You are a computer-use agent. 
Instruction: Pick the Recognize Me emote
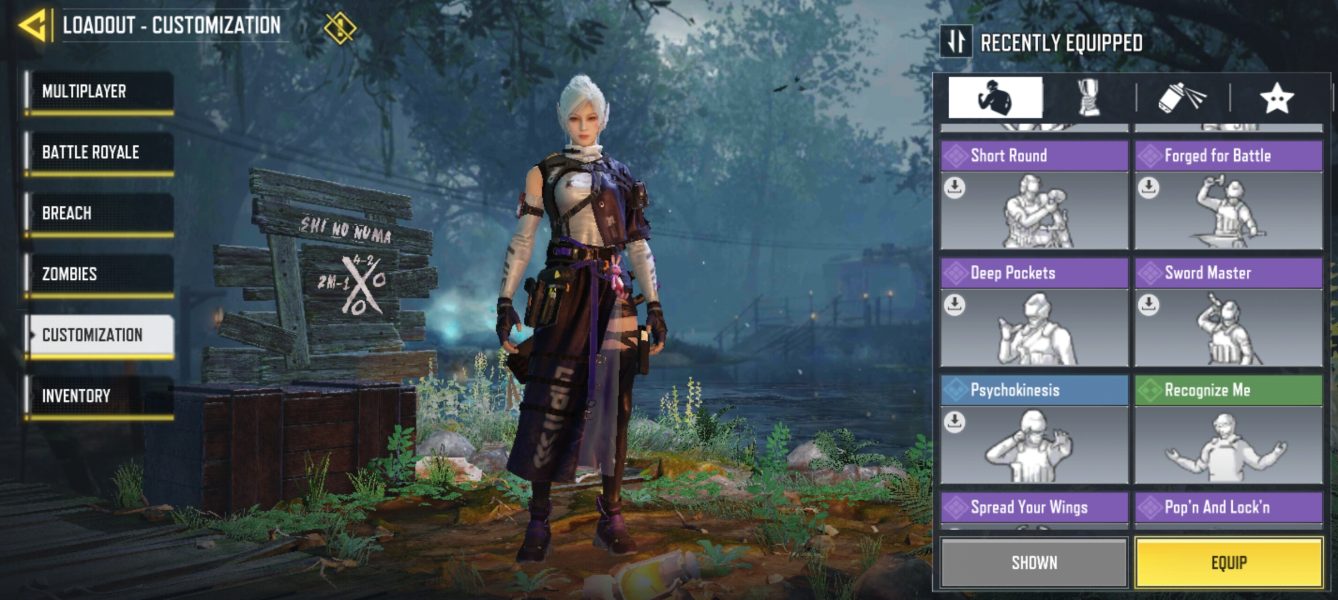pyautogui.click(x=1228, y=431)
